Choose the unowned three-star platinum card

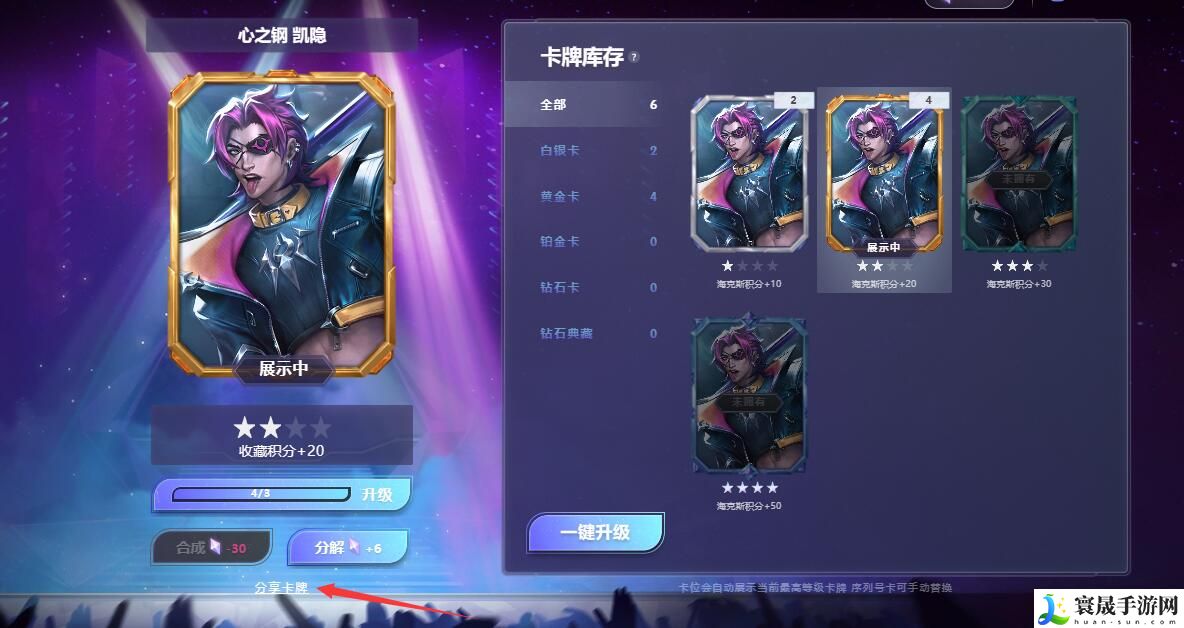[x=1018, y=173]
